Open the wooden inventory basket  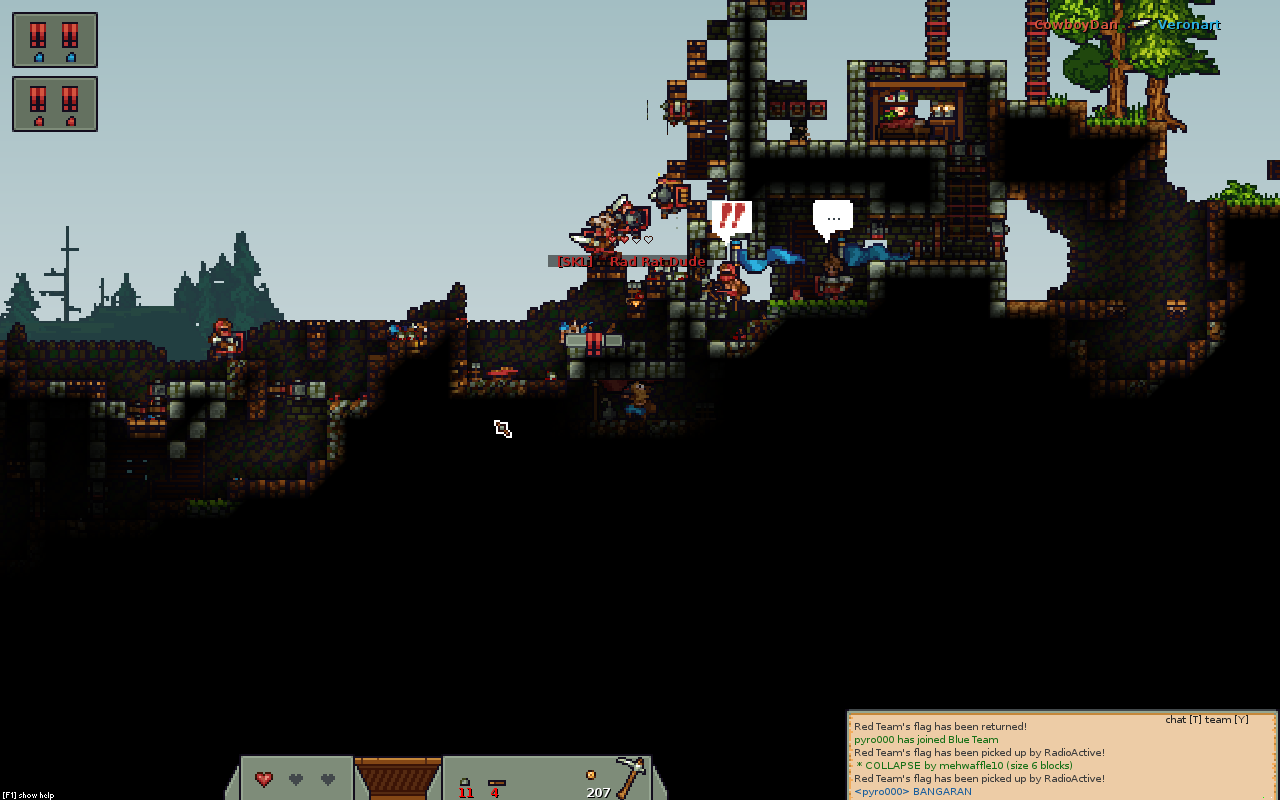(x=398, y=778)
